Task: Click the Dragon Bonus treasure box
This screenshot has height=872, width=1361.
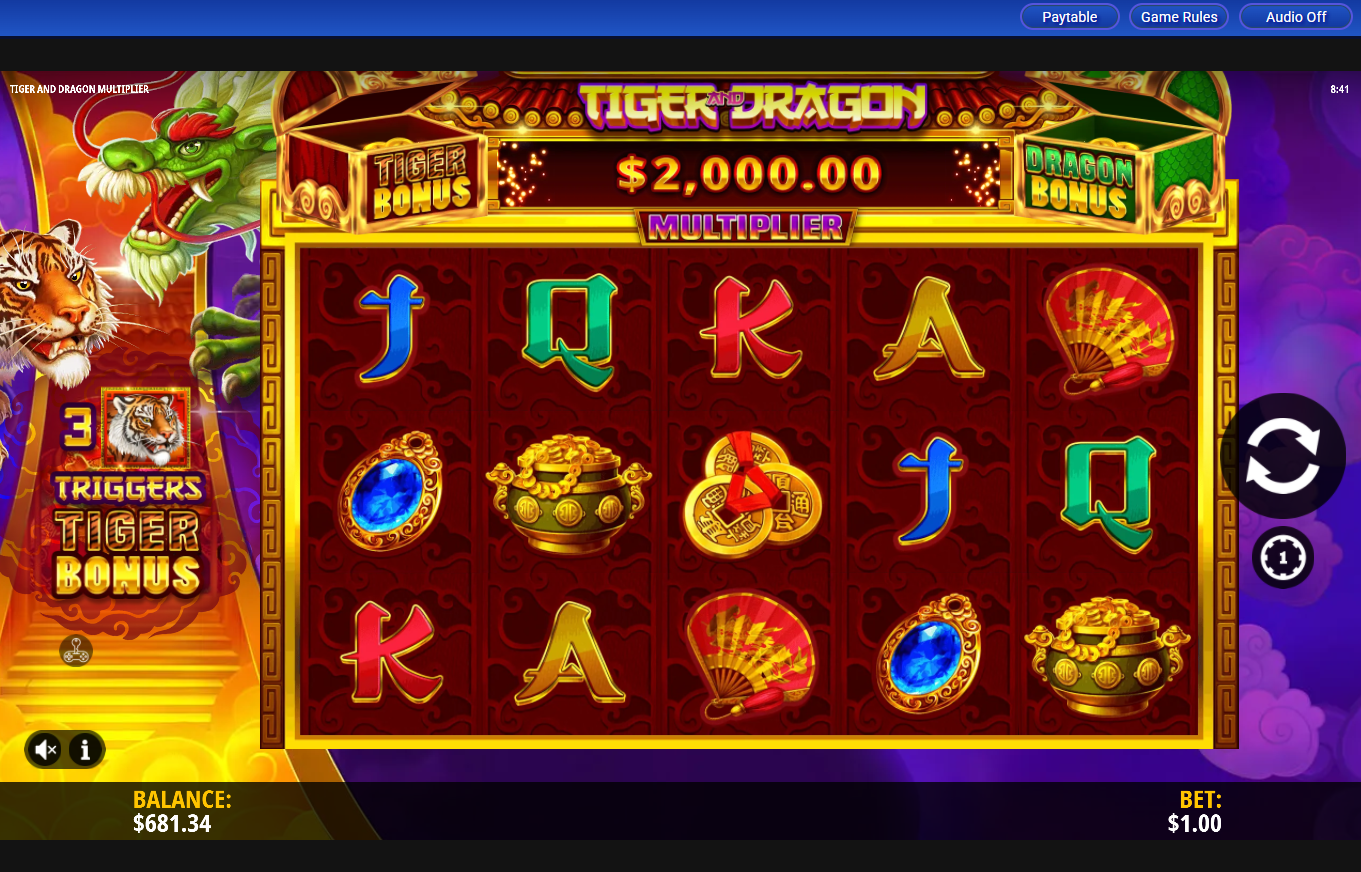Action: [x=1079, y=175]
